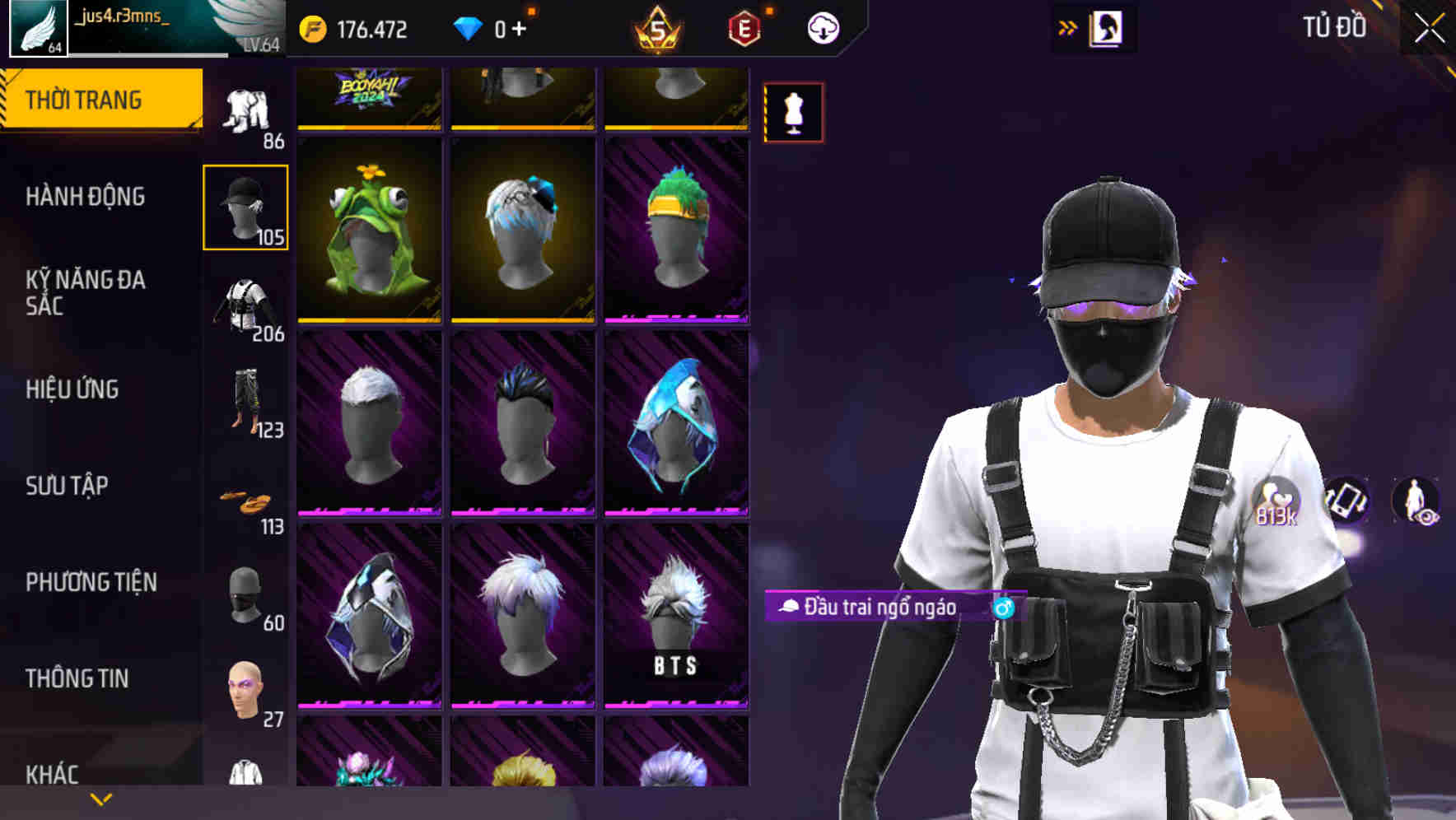Click the rank 5 crown badge
The image size is (1456, 820).
[655, 29]
